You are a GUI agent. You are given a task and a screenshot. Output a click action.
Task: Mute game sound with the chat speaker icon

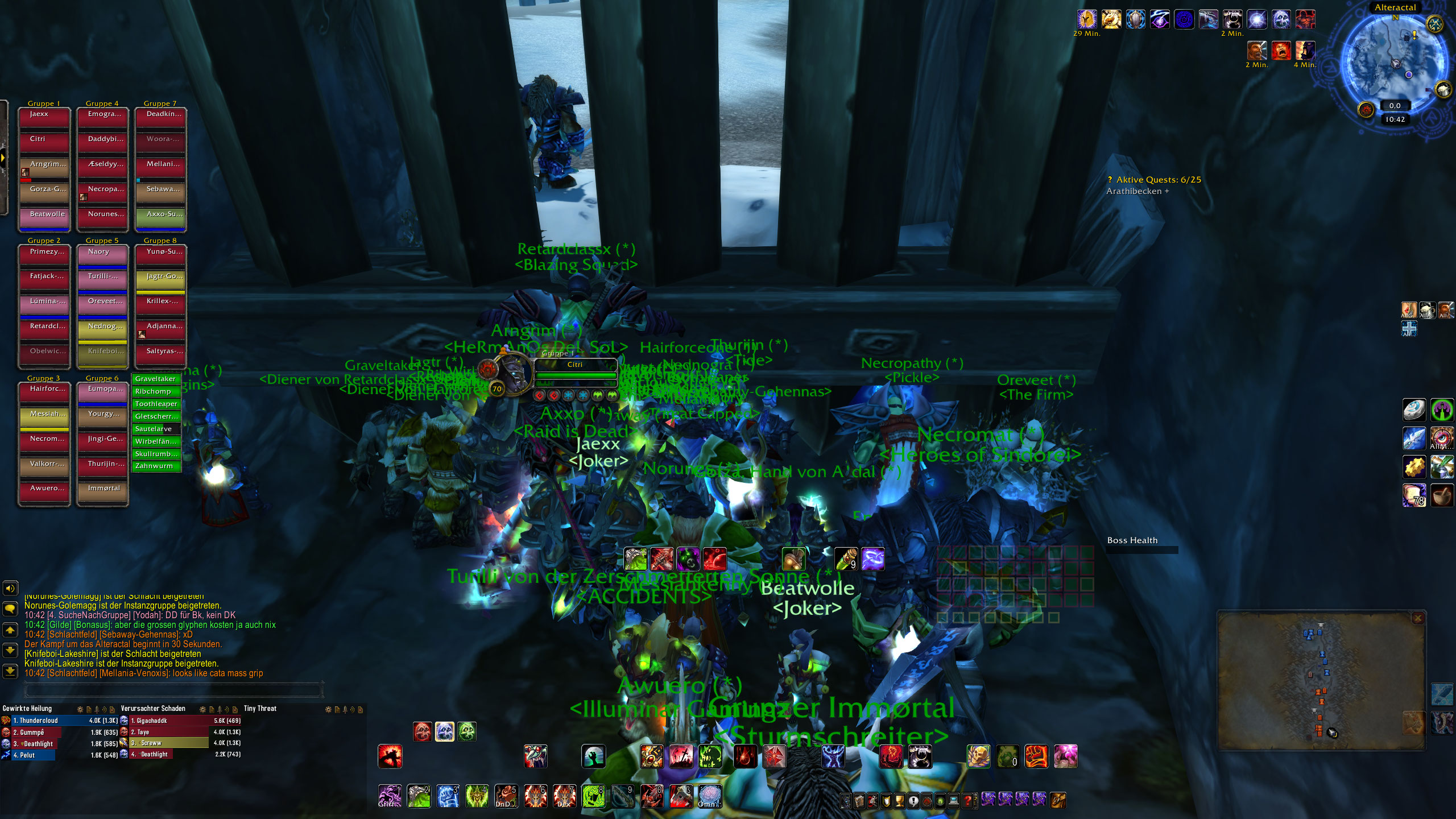coord(9,589)
